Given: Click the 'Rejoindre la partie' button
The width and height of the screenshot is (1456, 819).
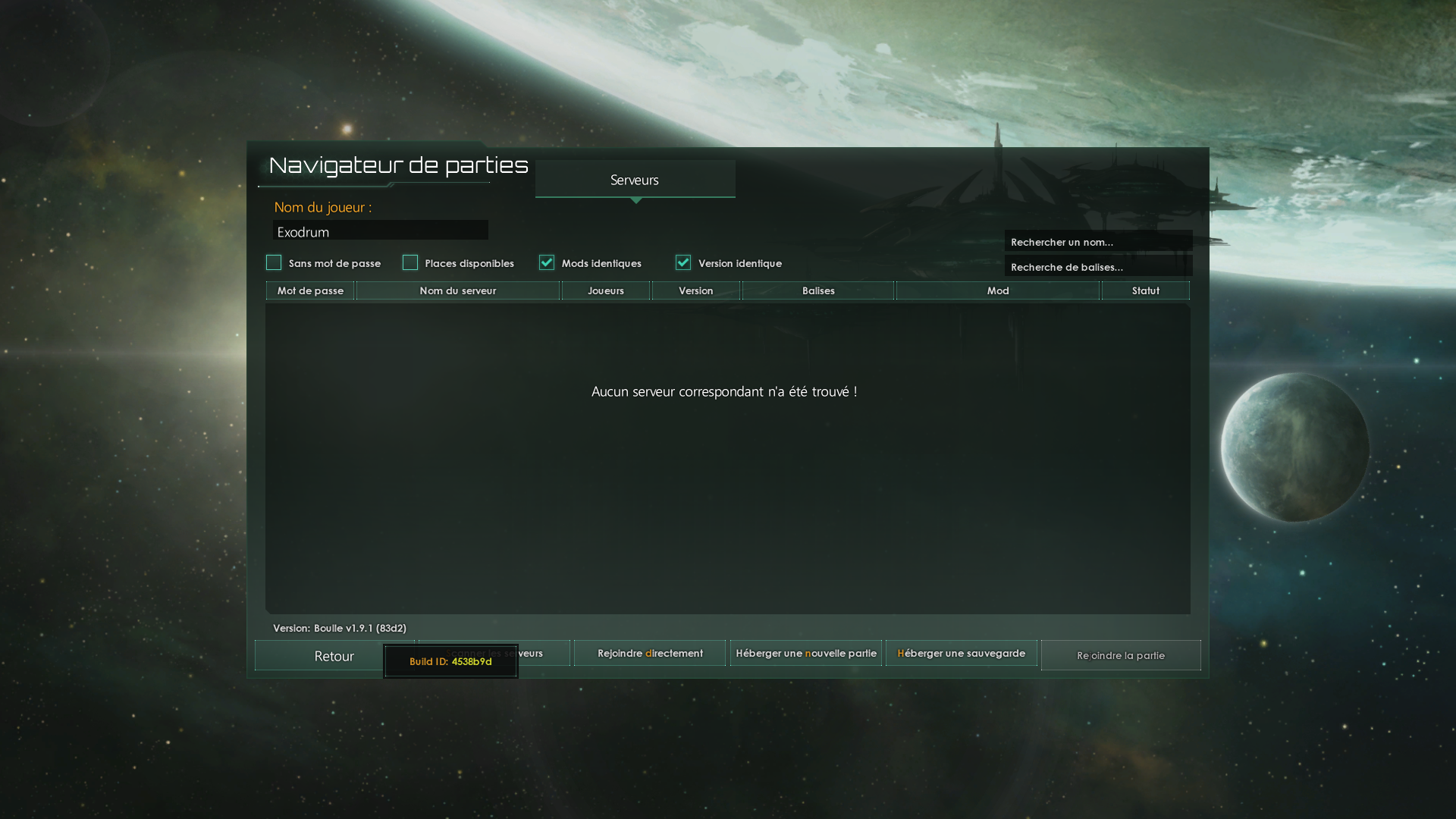Looking at the screenshot, I should click(1121, 655).
